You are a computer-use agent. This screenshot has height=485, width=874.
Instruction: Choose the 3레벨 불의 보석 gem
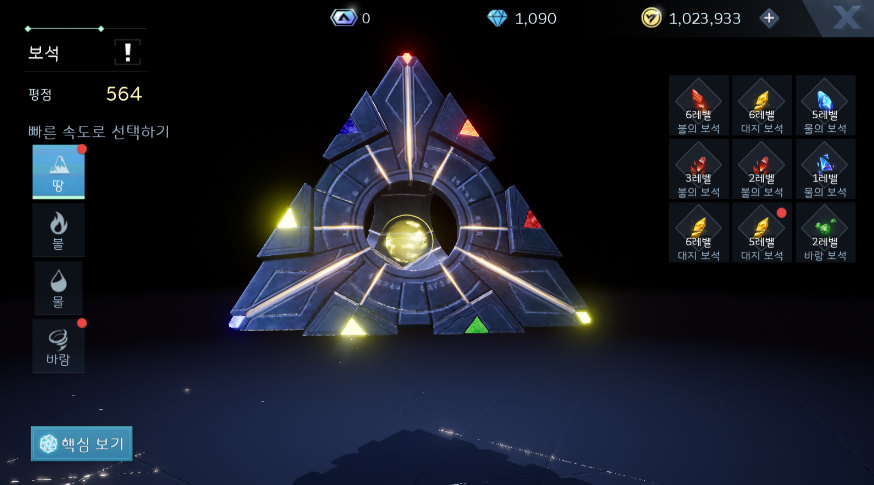pos(699,169)
